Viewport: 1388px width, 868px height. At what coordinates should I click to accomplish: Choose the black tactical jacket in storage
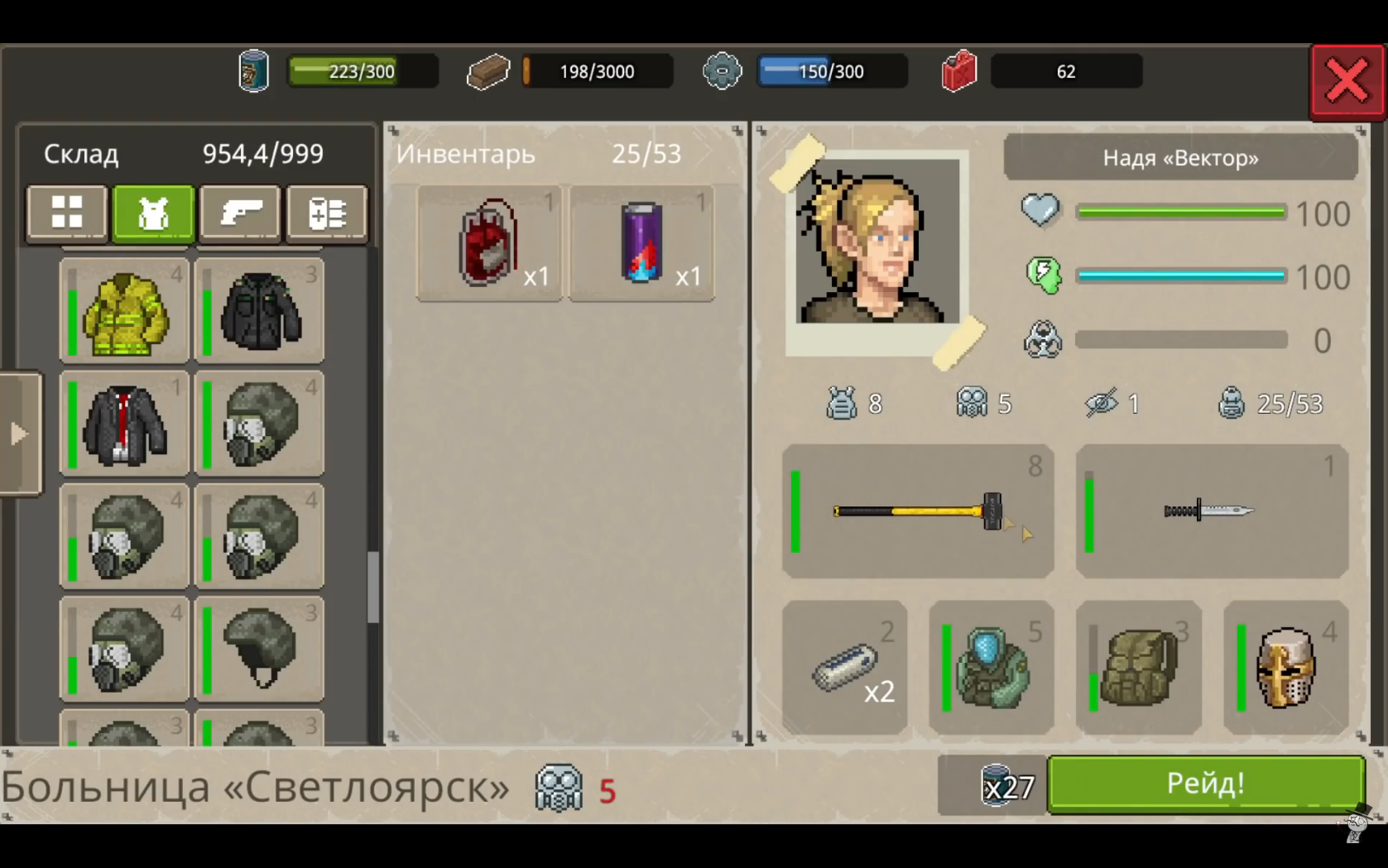(260, 311)
